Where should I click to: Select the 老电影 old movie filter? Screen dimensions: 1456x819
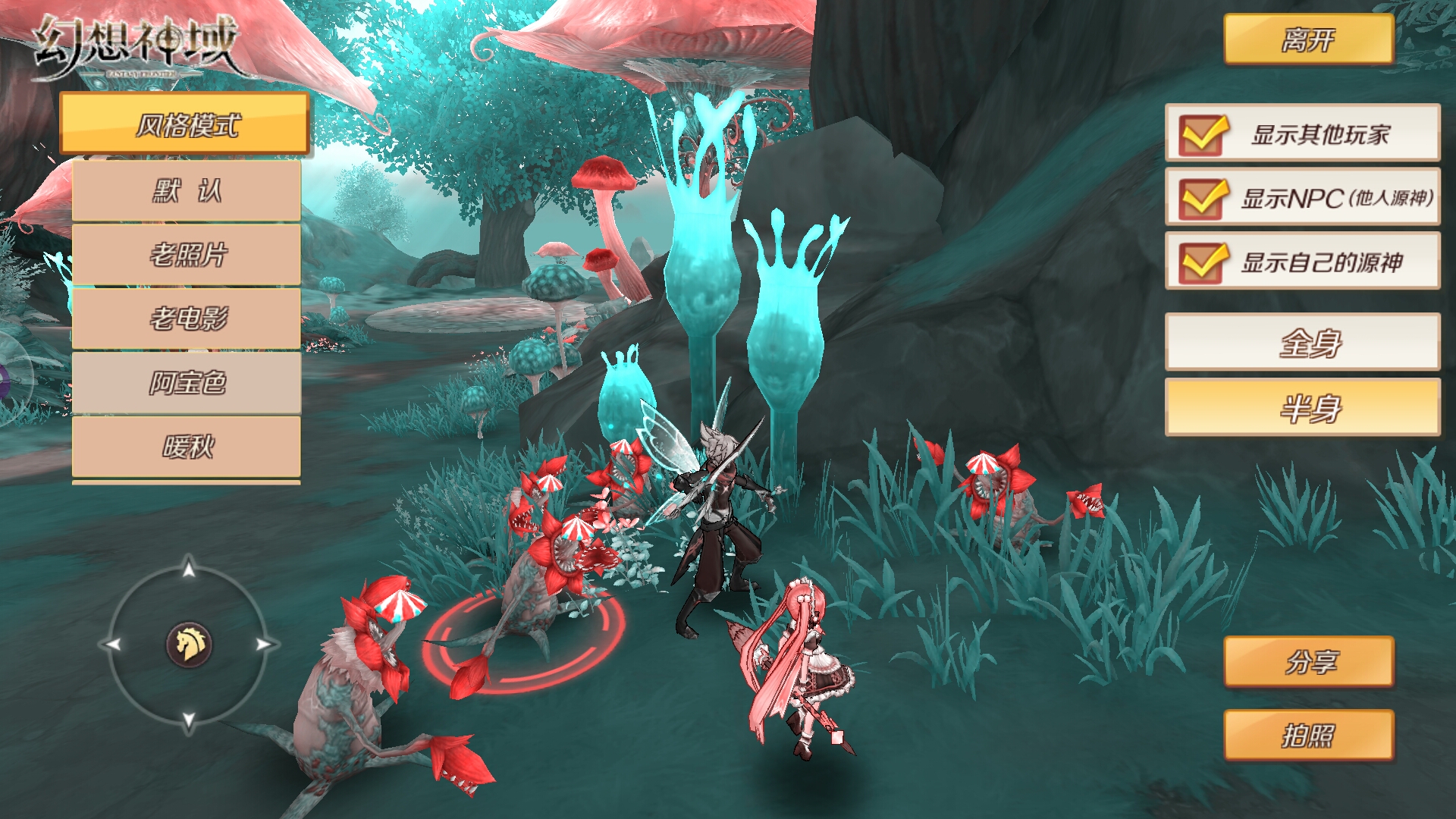(187, 318)
